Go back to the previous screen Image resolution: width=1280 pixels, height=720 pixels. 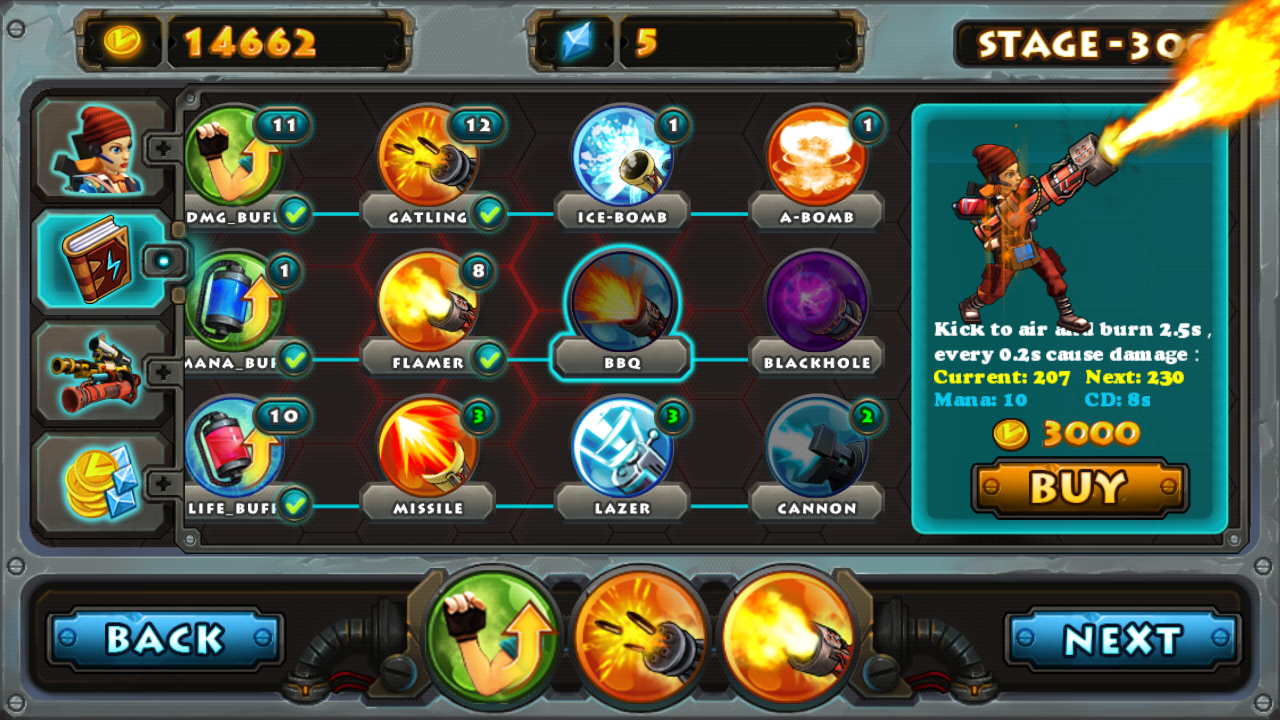pyautogui.click(x=165, y=639)
